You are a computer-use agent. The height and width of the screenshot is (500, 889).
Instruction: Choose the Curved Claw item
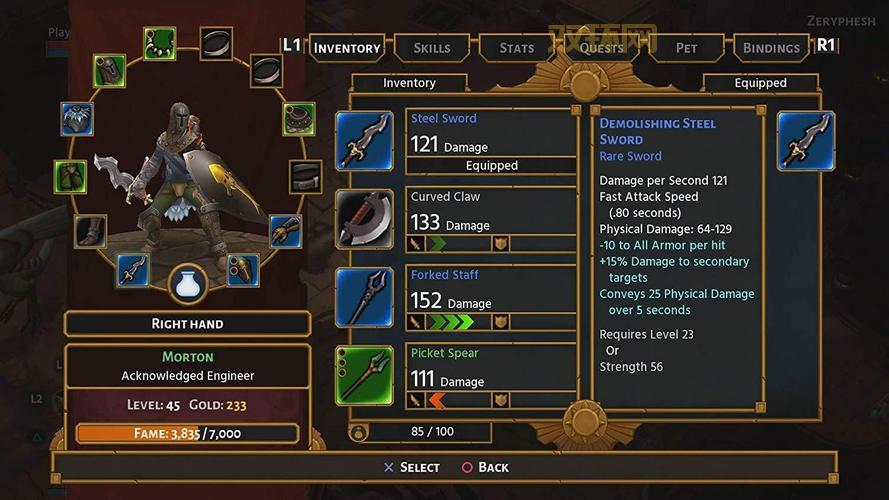click(490, 218)
